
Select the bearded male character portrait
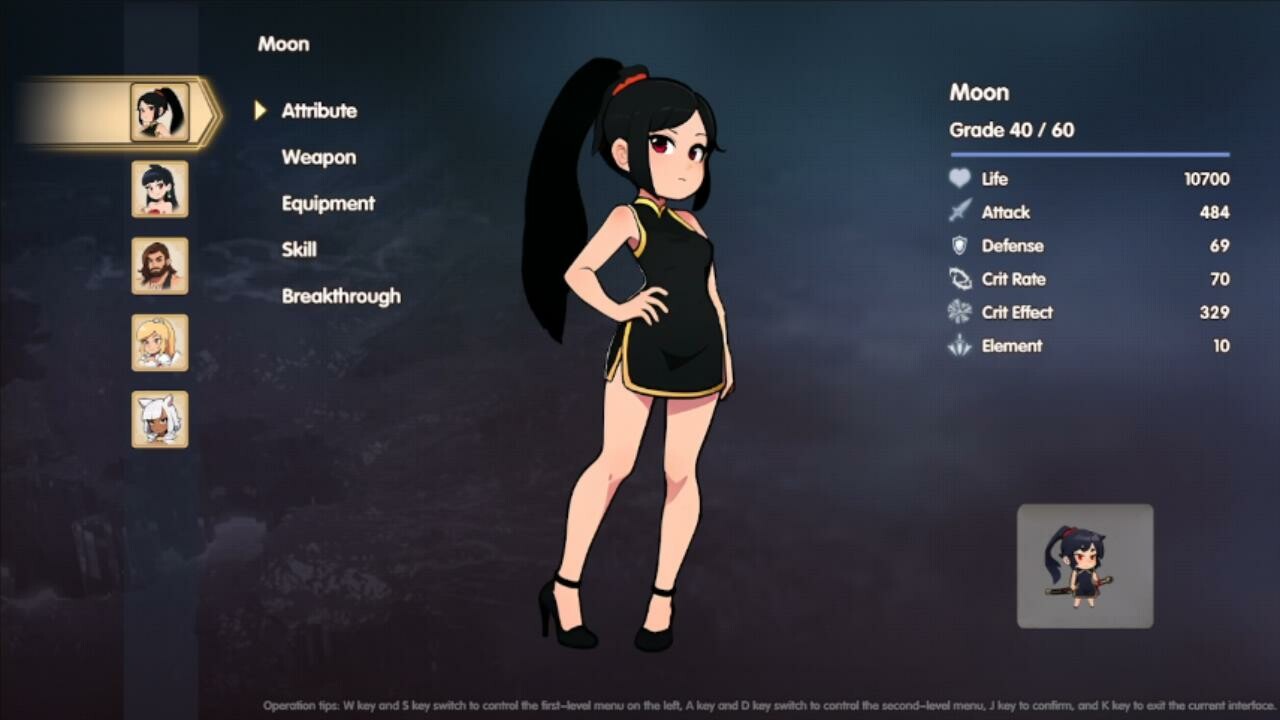tap(159, 266)
